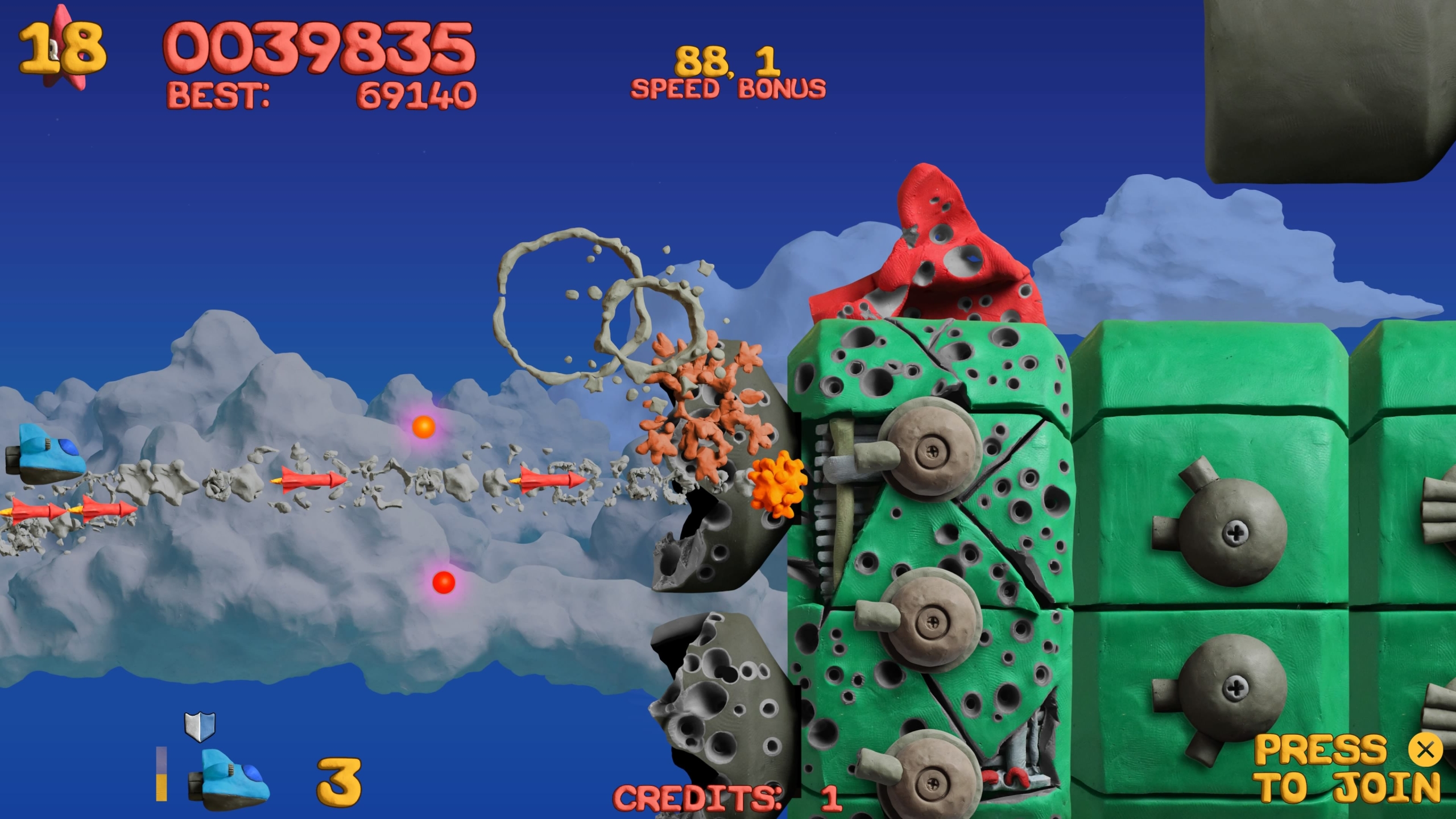This screenshot has height=819, width=1456.
Task: Select the blue ship lives icon
Action: point(230,779)
